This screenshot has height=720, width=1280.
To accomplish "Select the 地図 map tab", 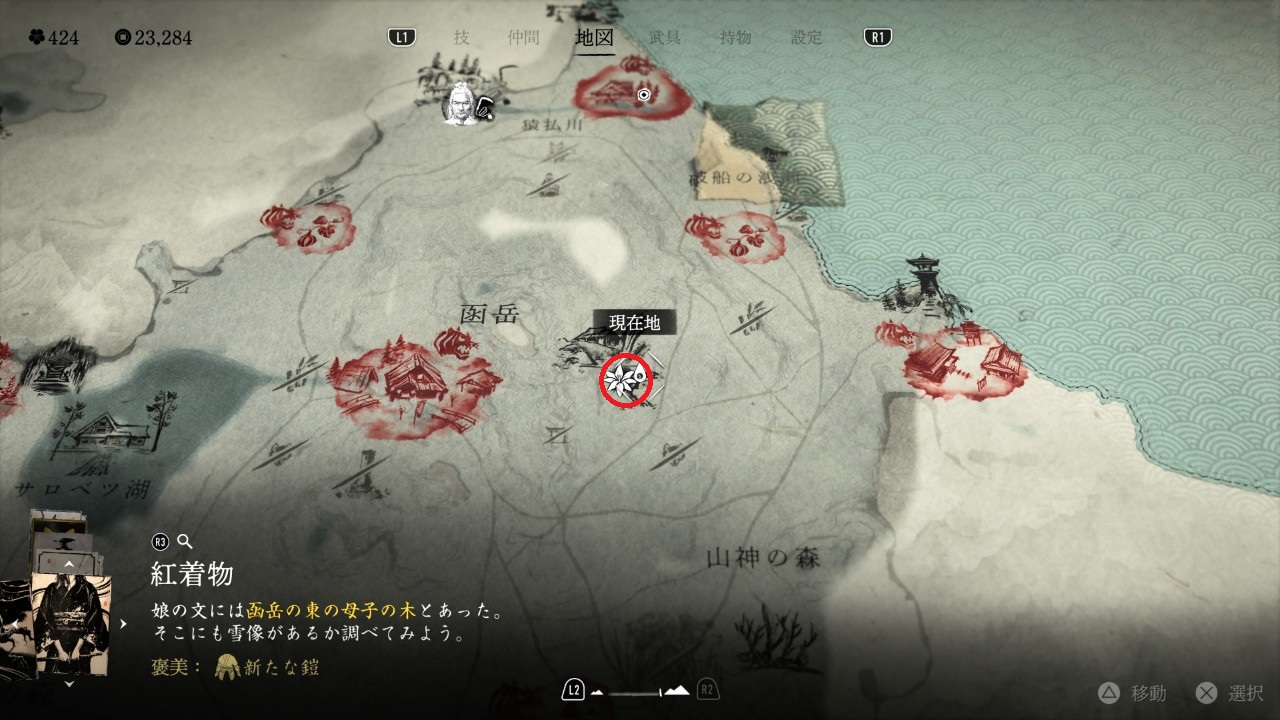I will click(594, 38).
